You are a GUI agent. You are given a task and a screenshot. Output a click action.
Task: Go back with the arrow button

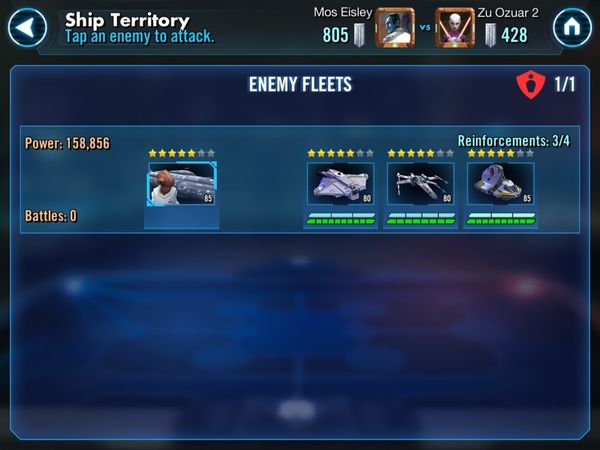point(27,28)
